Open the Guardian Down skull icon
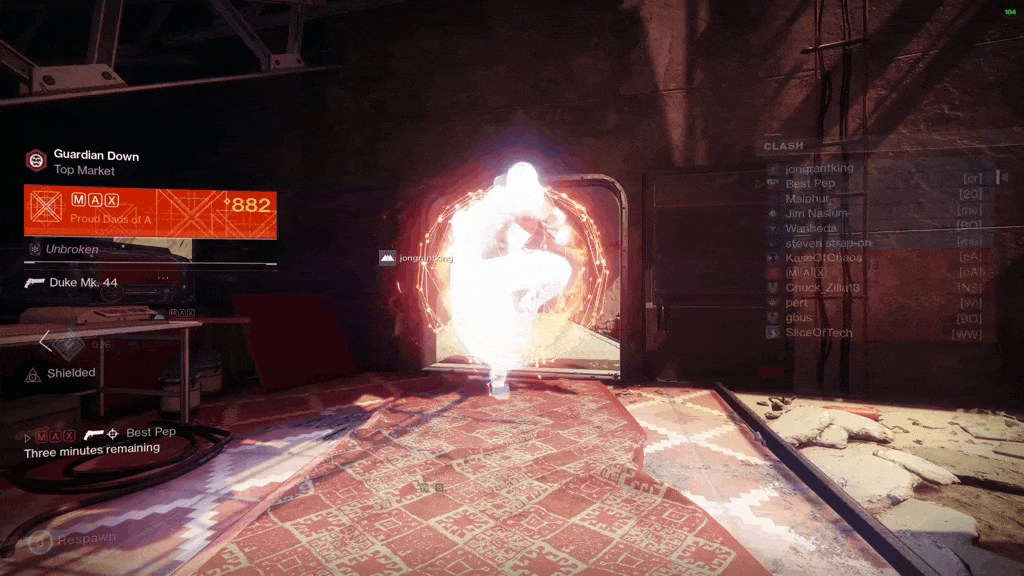Image resolution: width=1024 pixels, height=576 pixels. [36, 160]
